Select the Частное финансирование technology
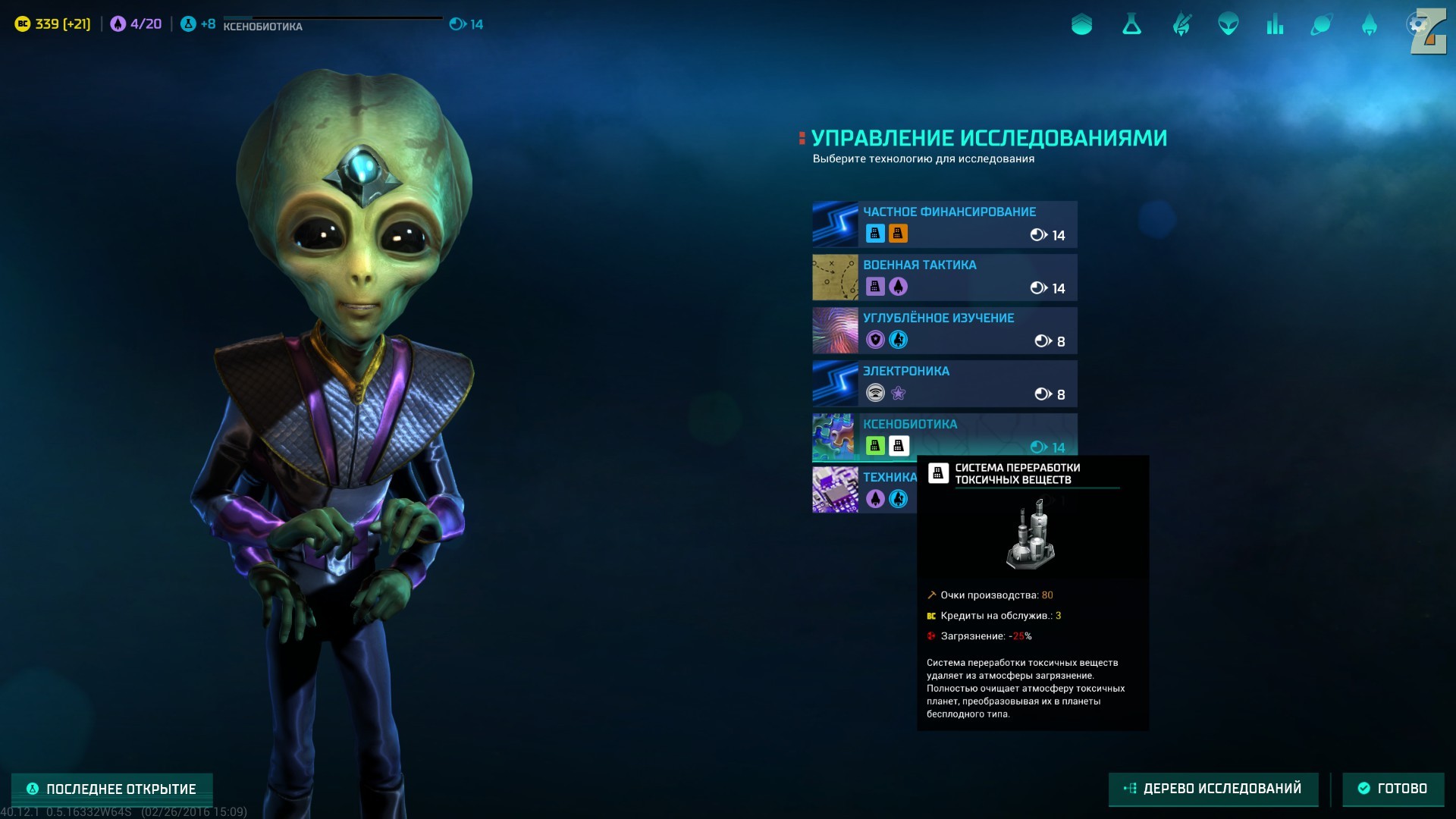The height and width of the screenshot is (819, 1456). point(944,224)
